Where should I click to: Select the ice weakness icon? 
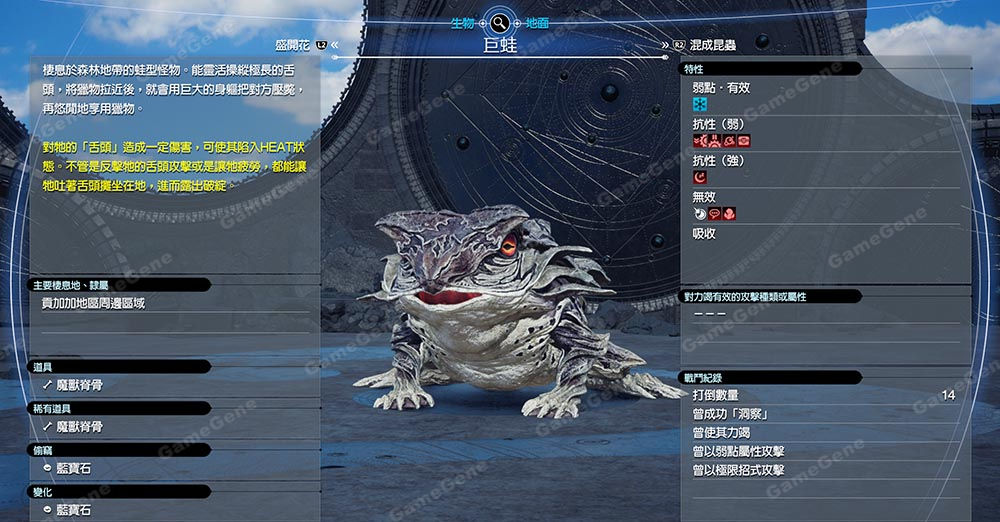pos(700,105)
